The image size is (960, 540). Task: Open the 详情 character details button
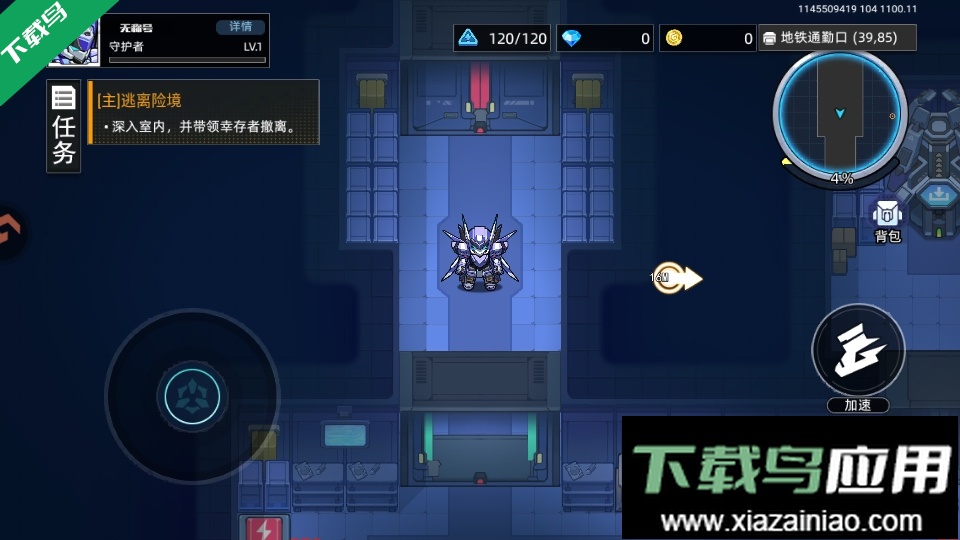tap(241, 27)
